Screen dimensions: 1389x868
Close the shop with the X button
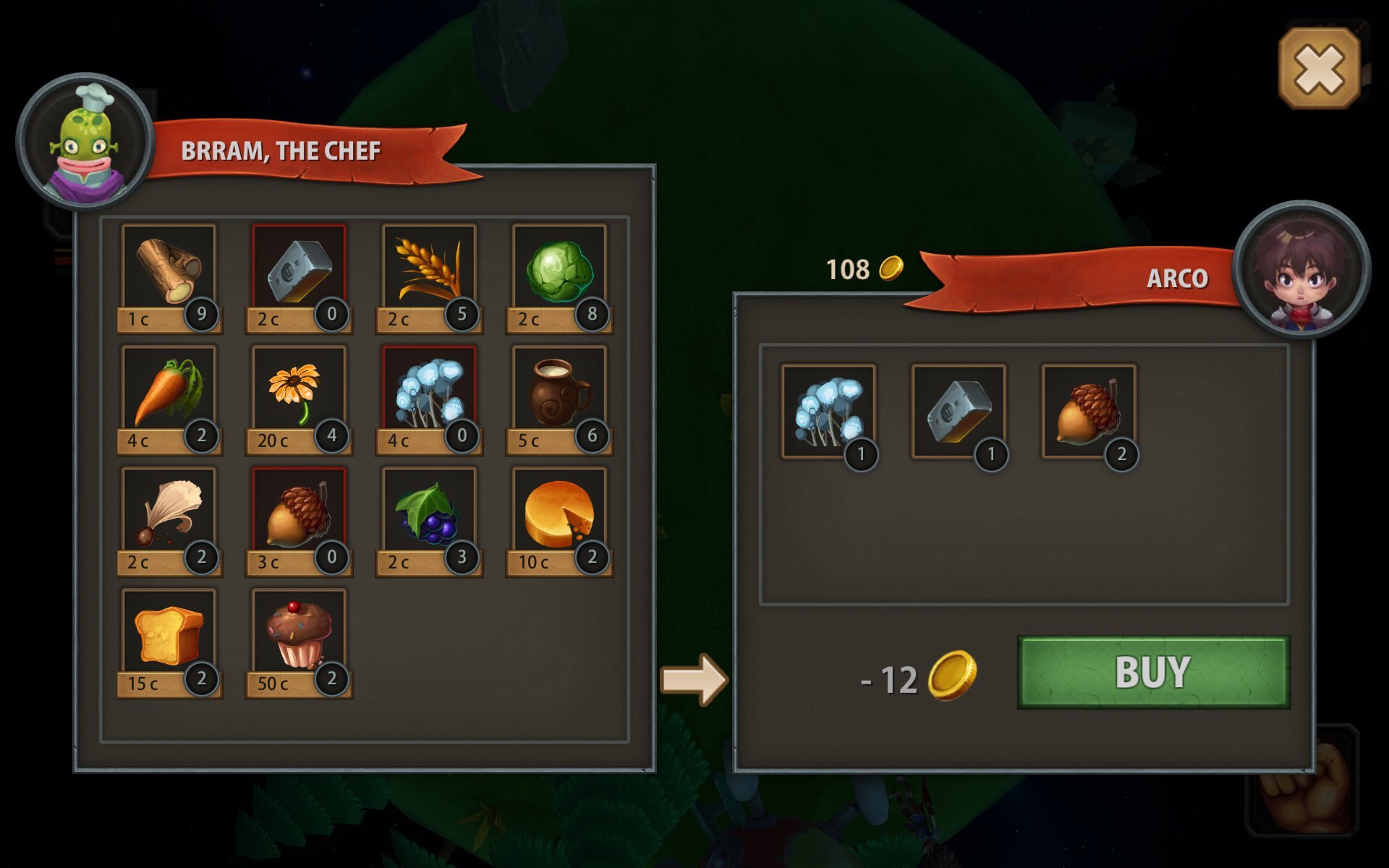1320,69
